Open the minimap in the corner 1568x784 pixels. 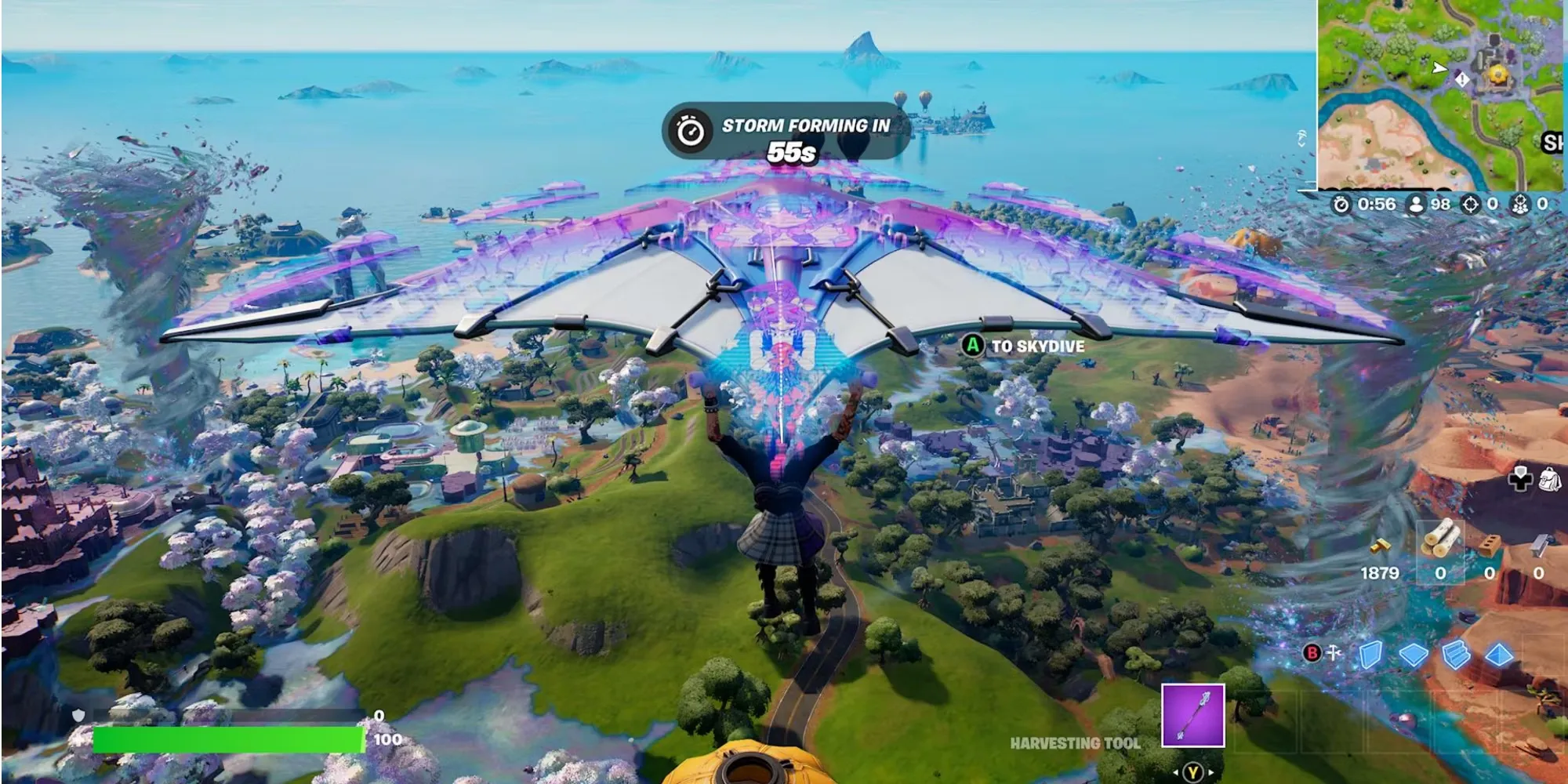pyautogui.click(x=1441, y=94)
